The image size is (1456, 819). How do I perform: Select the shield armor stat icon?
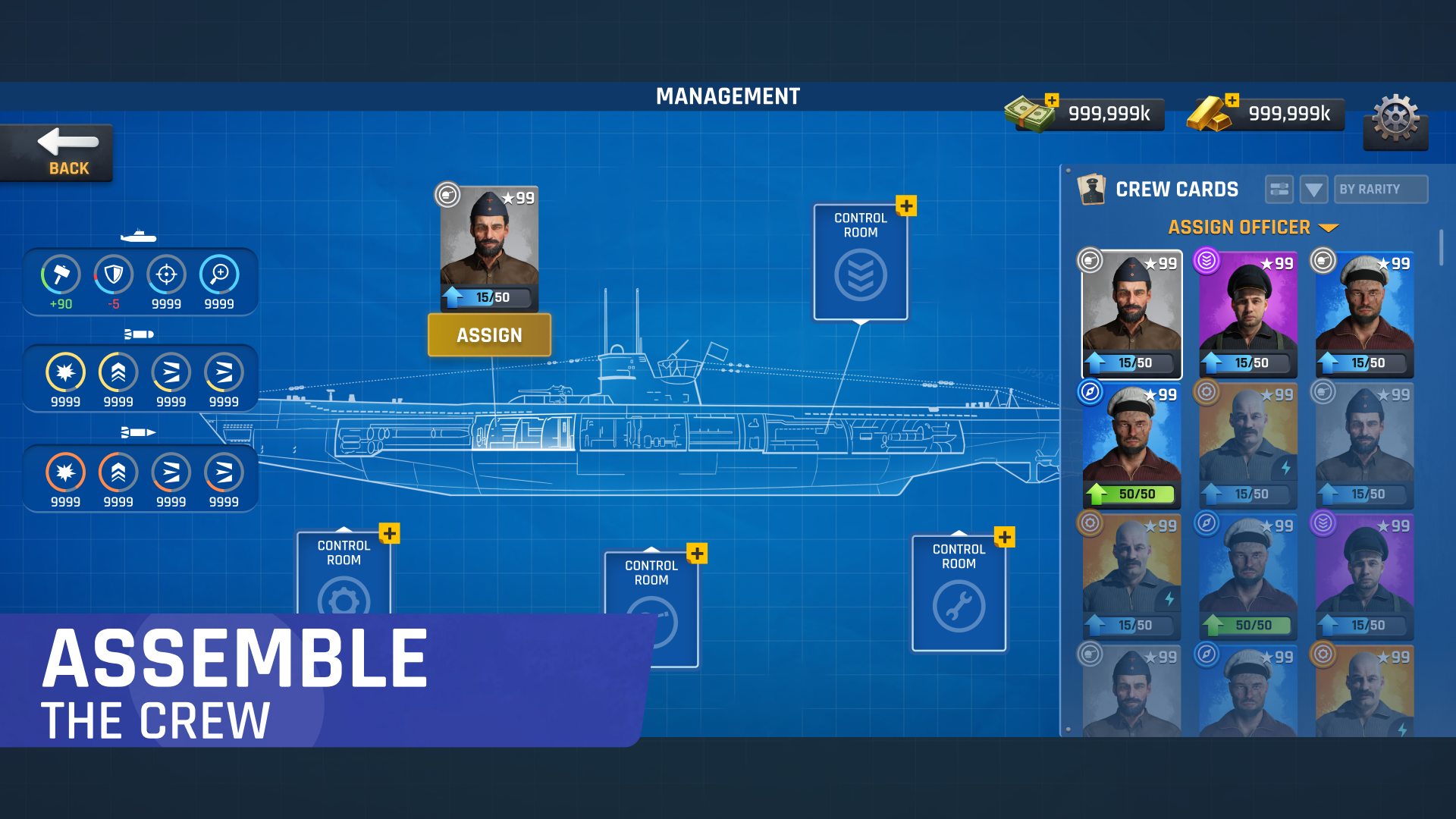[x=112, y=275]
